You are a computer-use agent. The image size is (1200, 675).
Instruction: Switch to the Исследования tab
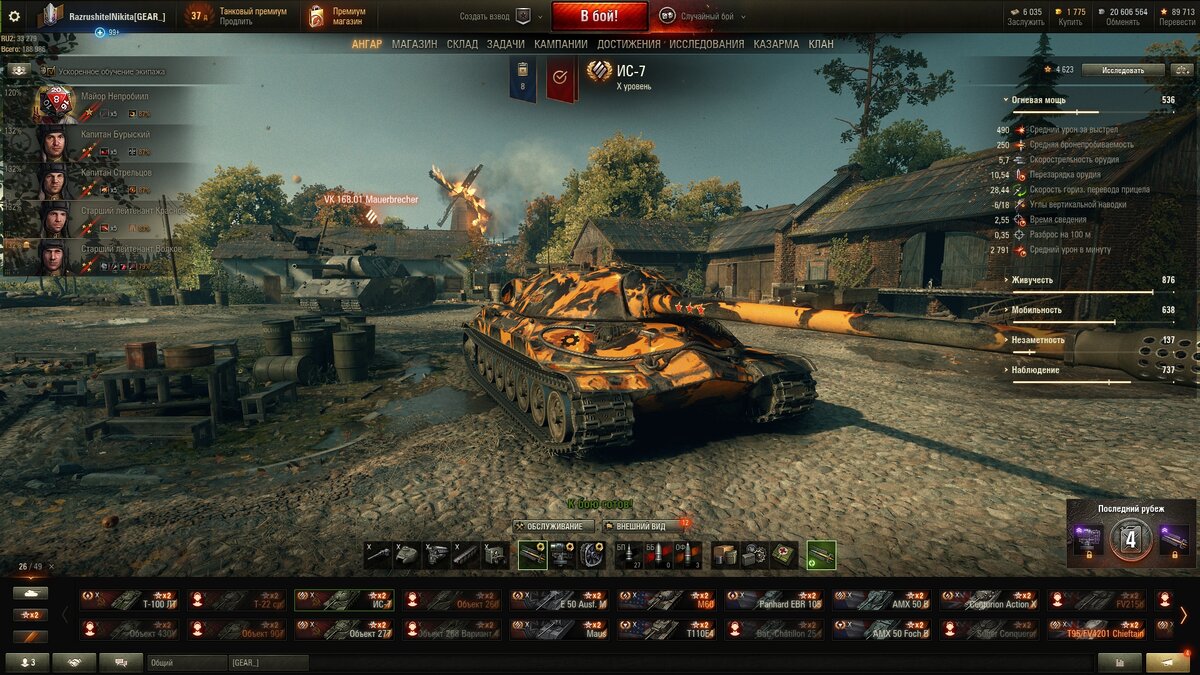pos(706,44)
